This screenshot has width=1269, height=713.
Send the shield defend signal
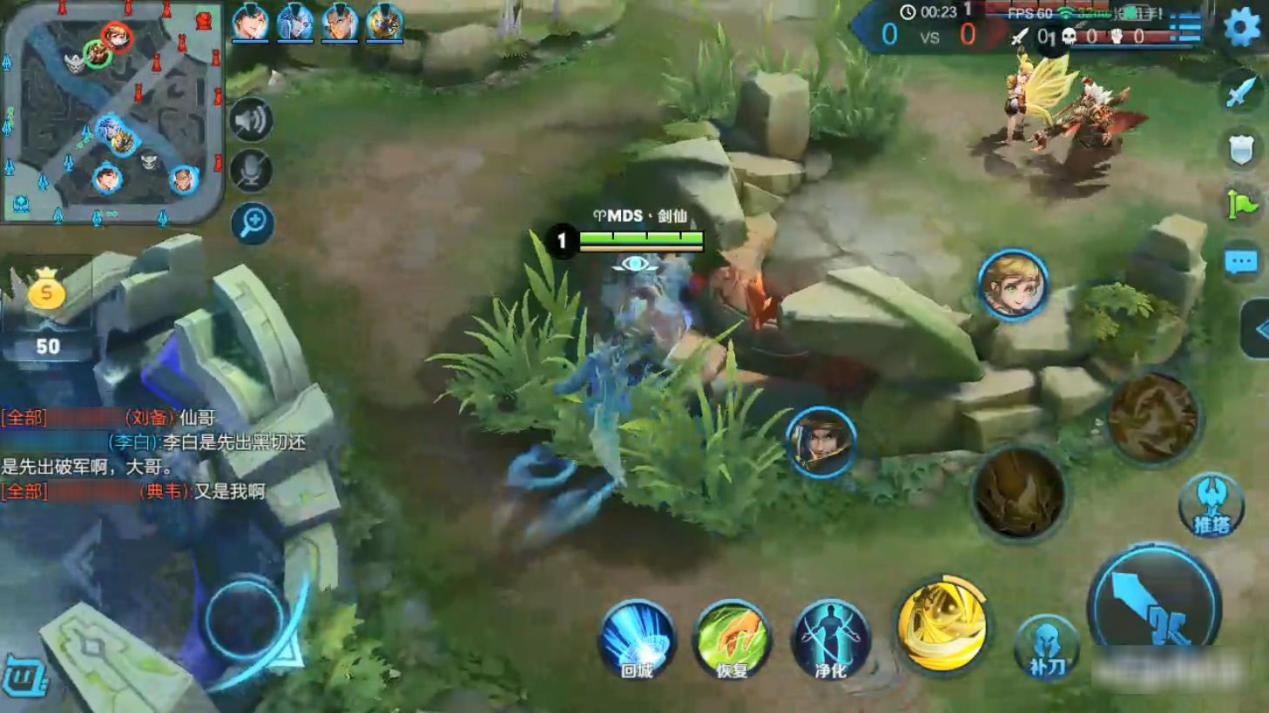pyautogui.click(x=1241, y=149)
